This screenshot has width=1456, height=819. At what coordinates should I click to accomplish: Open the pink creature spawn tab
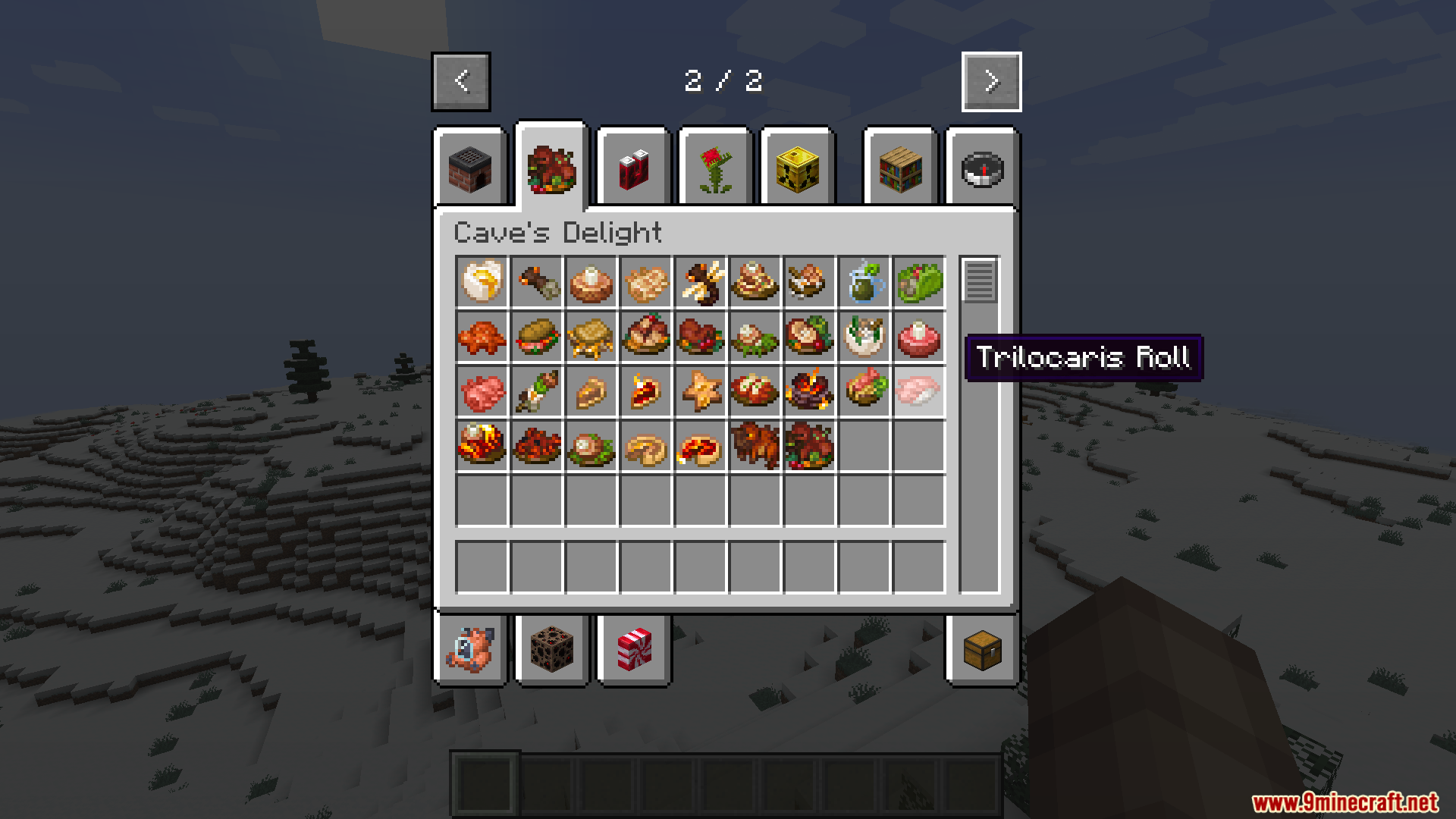tap(470, 649)
